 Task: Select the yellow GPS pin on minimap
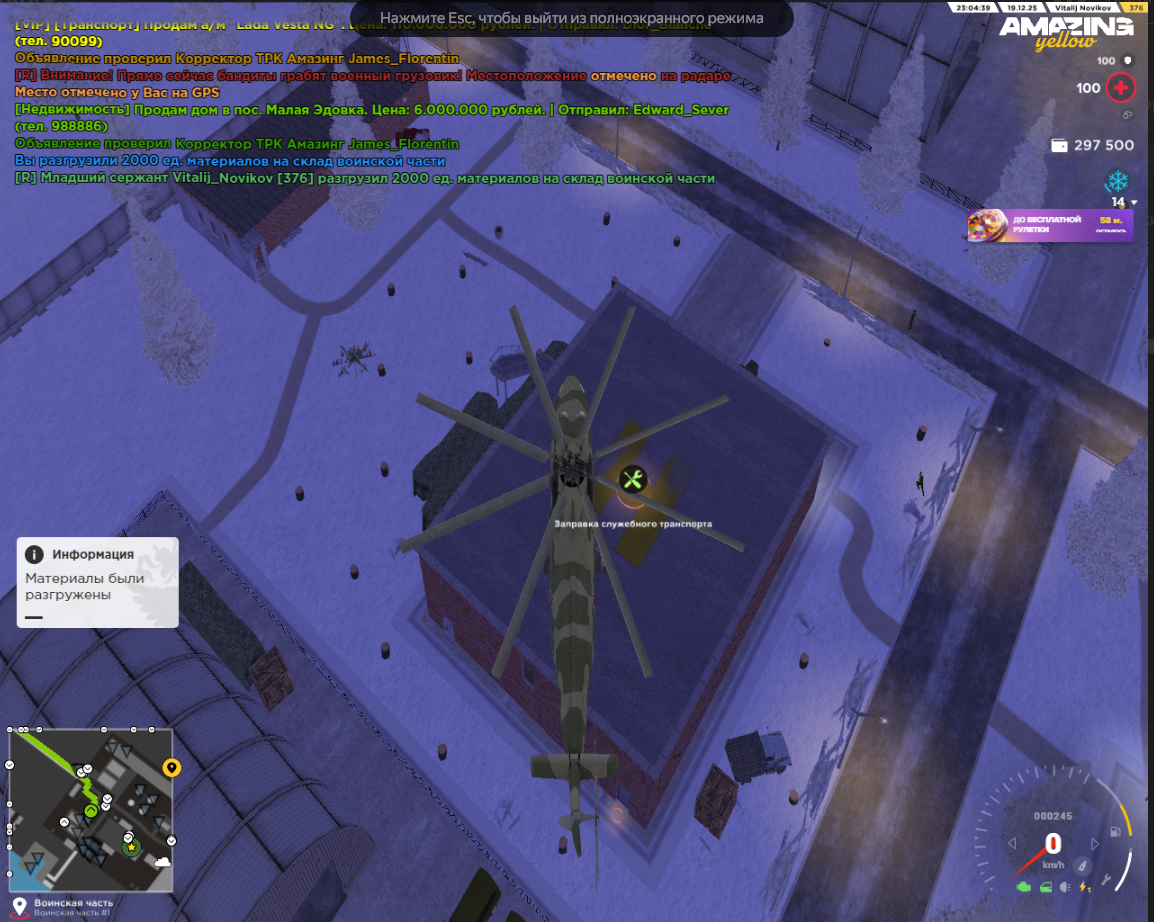(171, 768)
